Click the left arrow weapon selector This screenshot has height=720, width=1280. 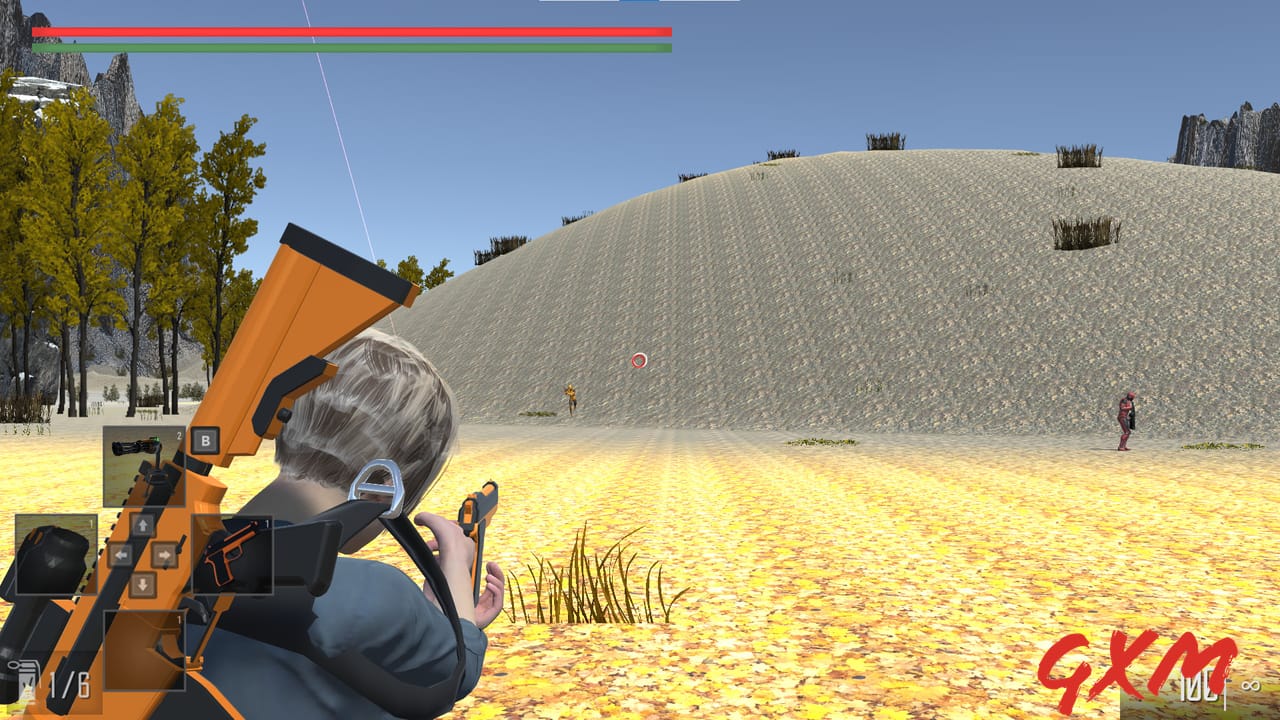point(121,553)
